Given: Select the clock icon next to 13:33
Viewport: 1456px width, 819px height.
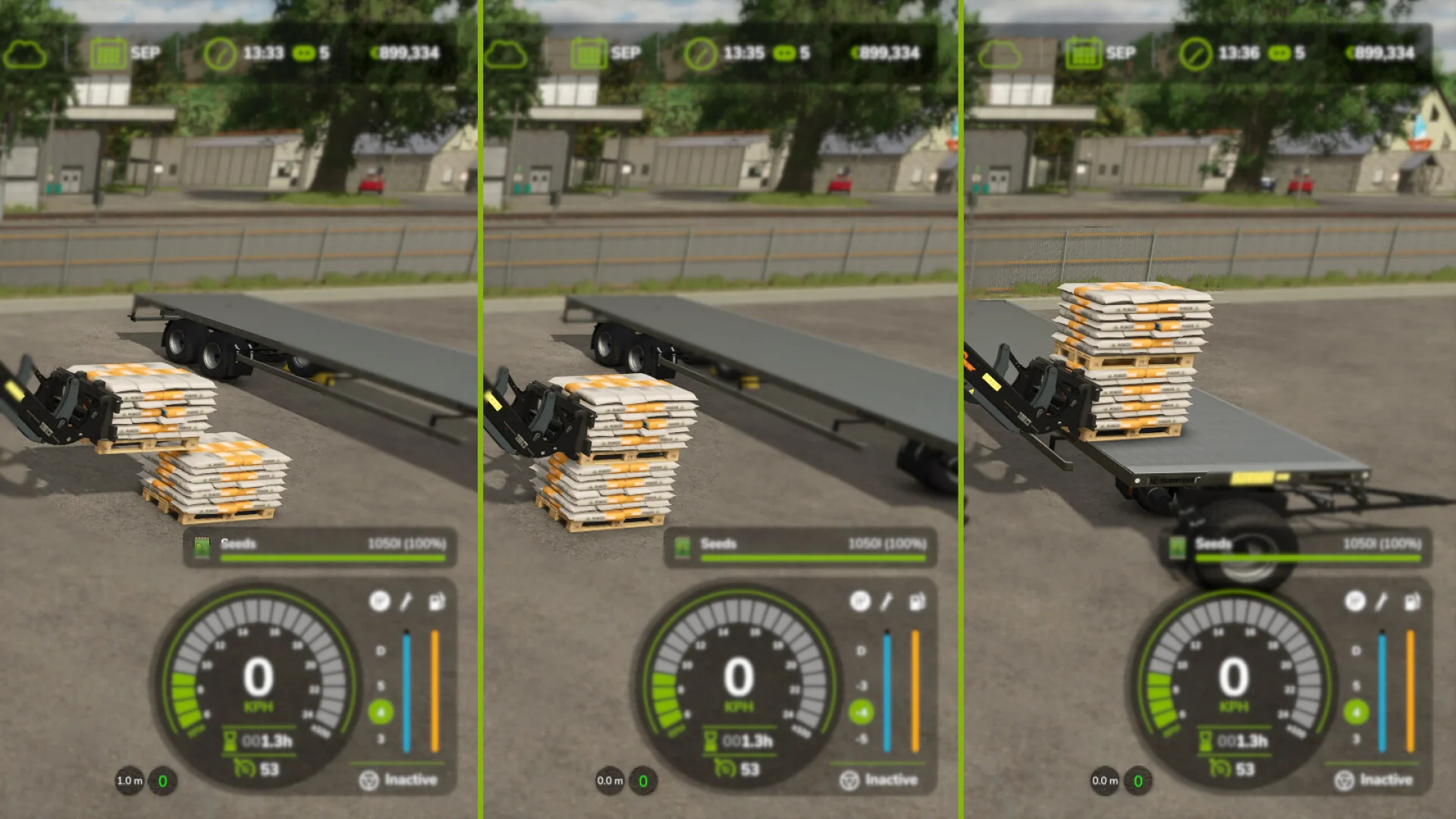Looking at the screenshot, I should coord(220,52).
